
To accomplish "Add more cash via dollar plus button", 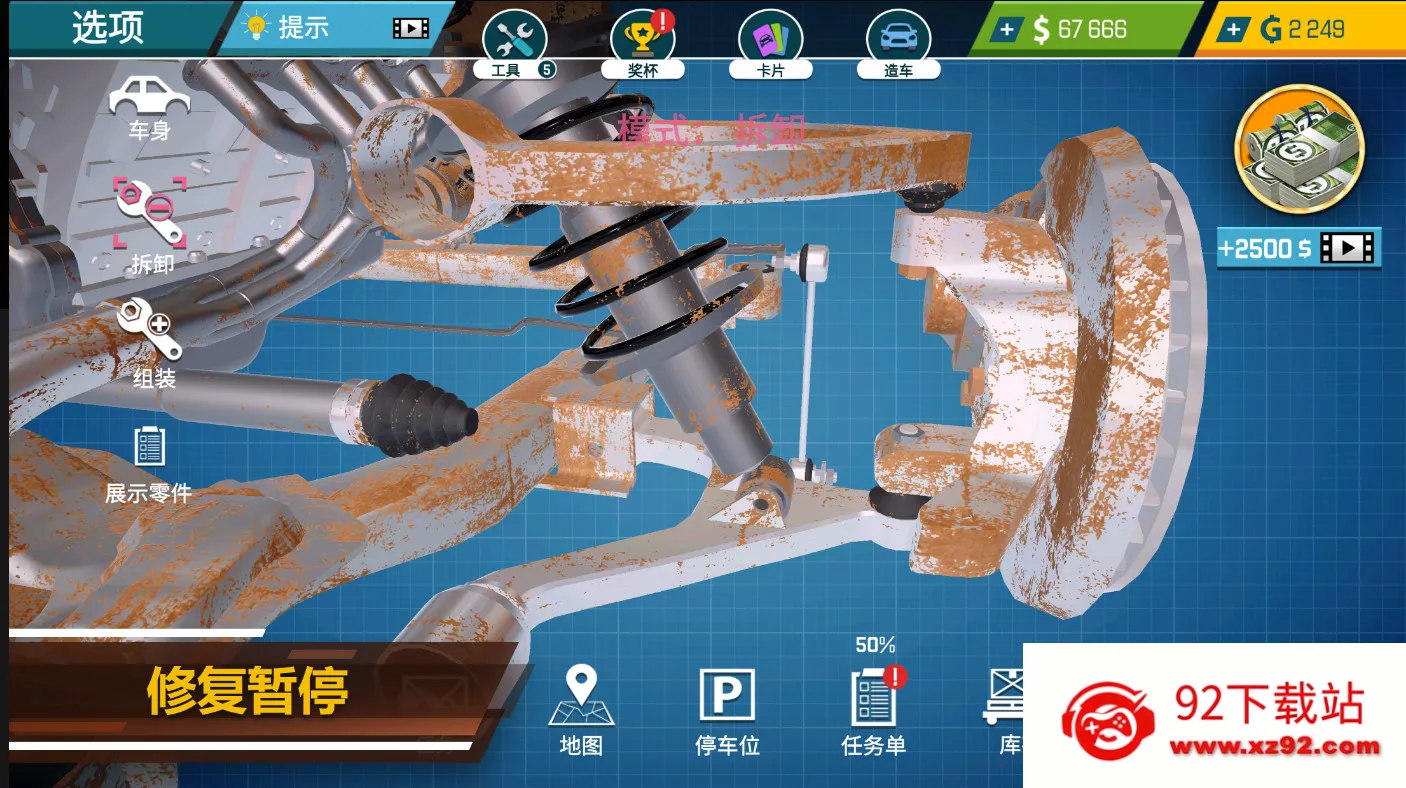I will 1007,30.
